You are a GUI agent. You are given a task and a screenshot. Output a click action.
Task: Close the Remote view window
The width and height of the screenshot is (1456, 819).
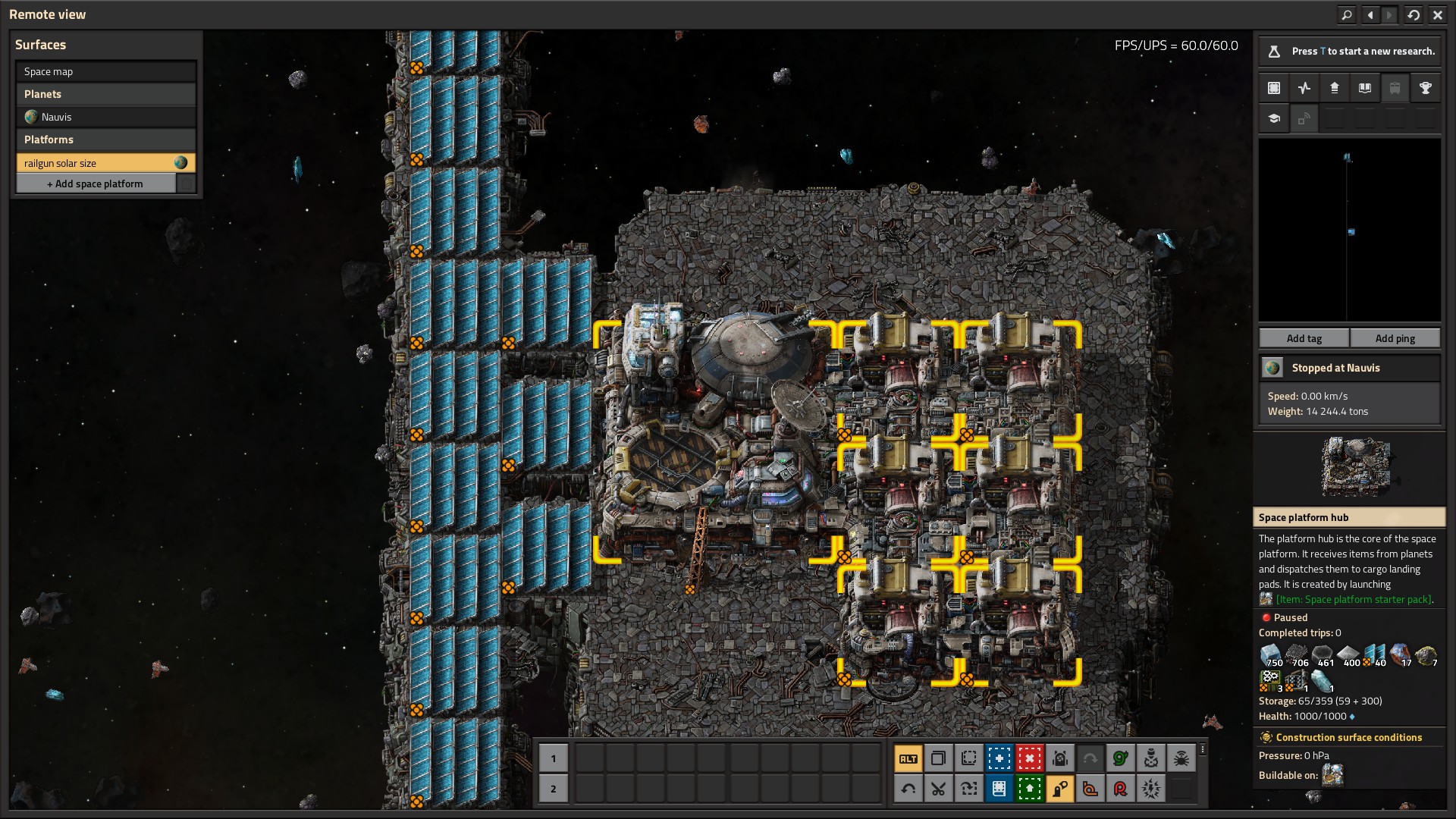1437,14
